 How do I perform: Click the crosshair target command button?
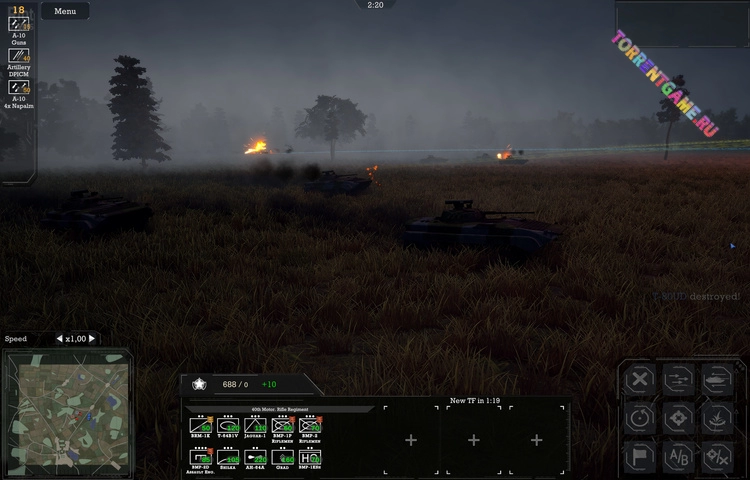(679, 418)
